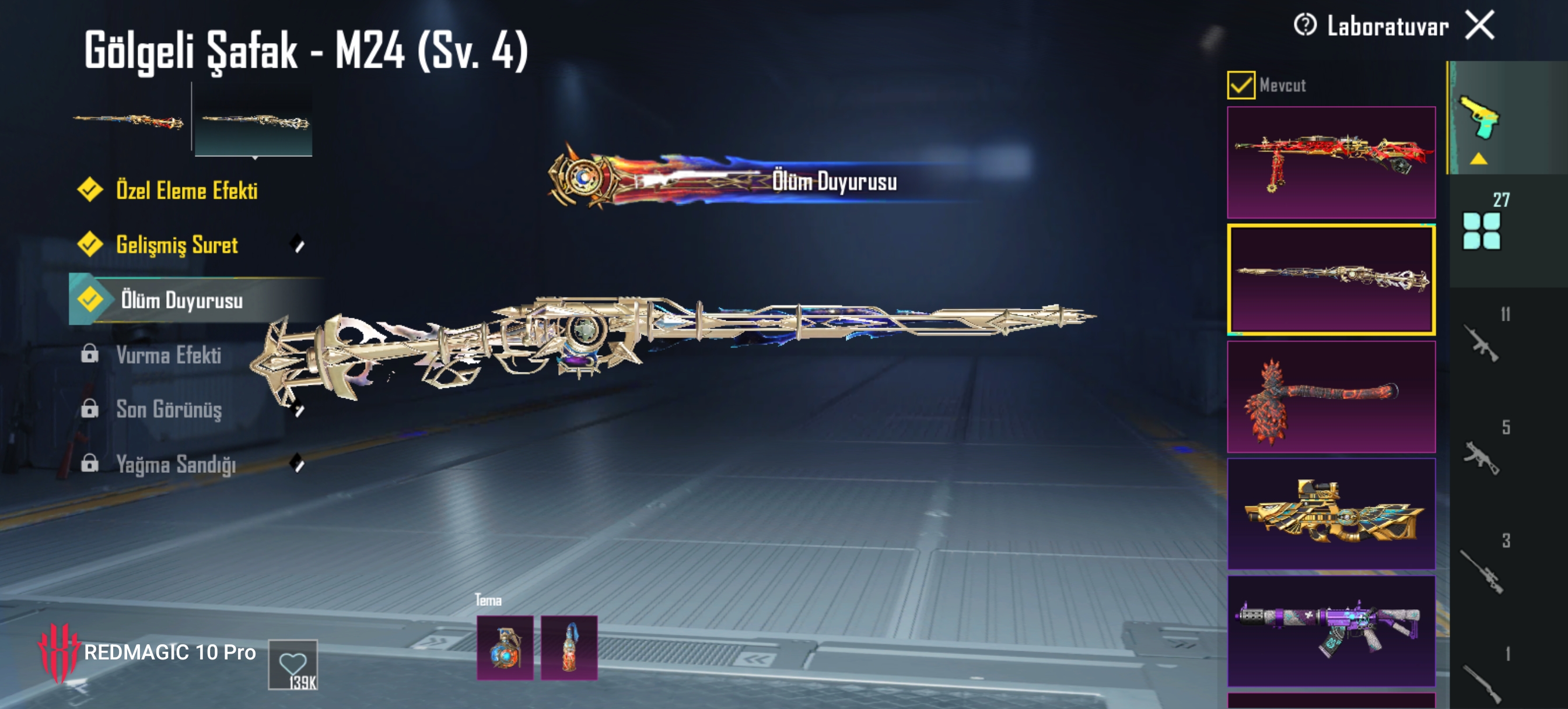Viewport: 1568px width, 709px height.
Task: Like the skin with the heart button
Action: (293, 664)
